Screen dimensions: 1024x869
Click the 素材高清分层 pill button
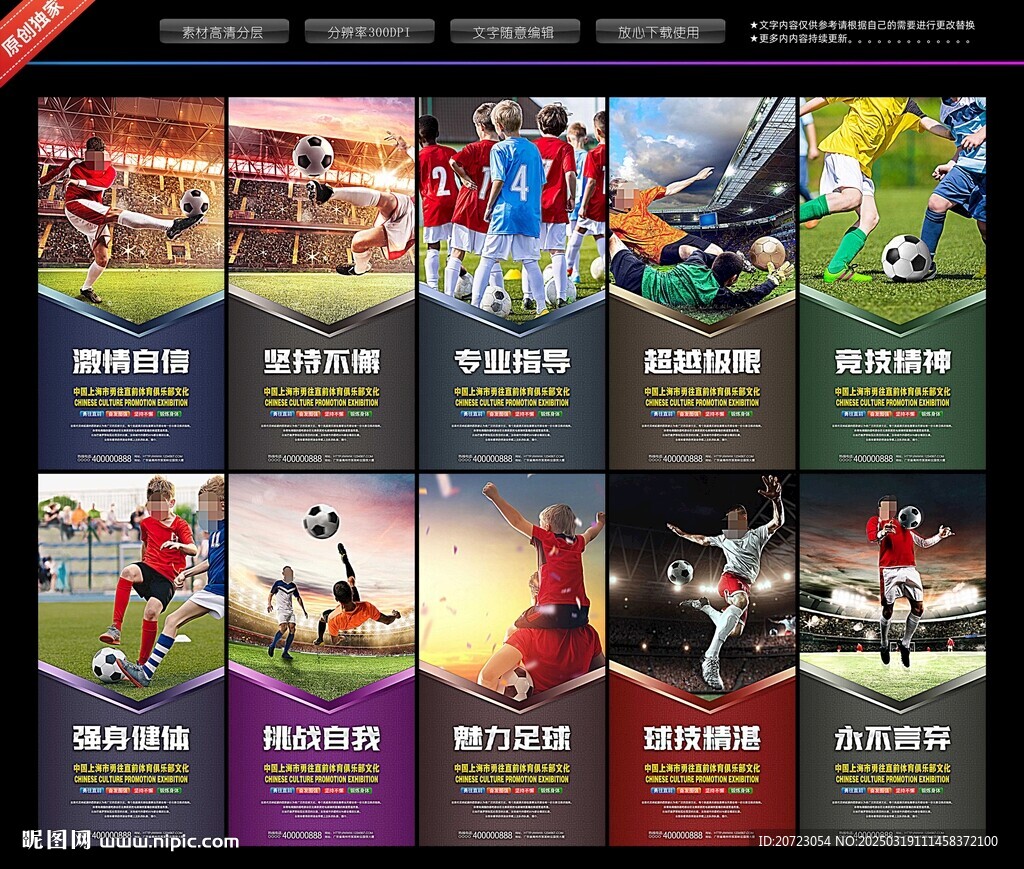pyautogui.click(x=224, y=32)
